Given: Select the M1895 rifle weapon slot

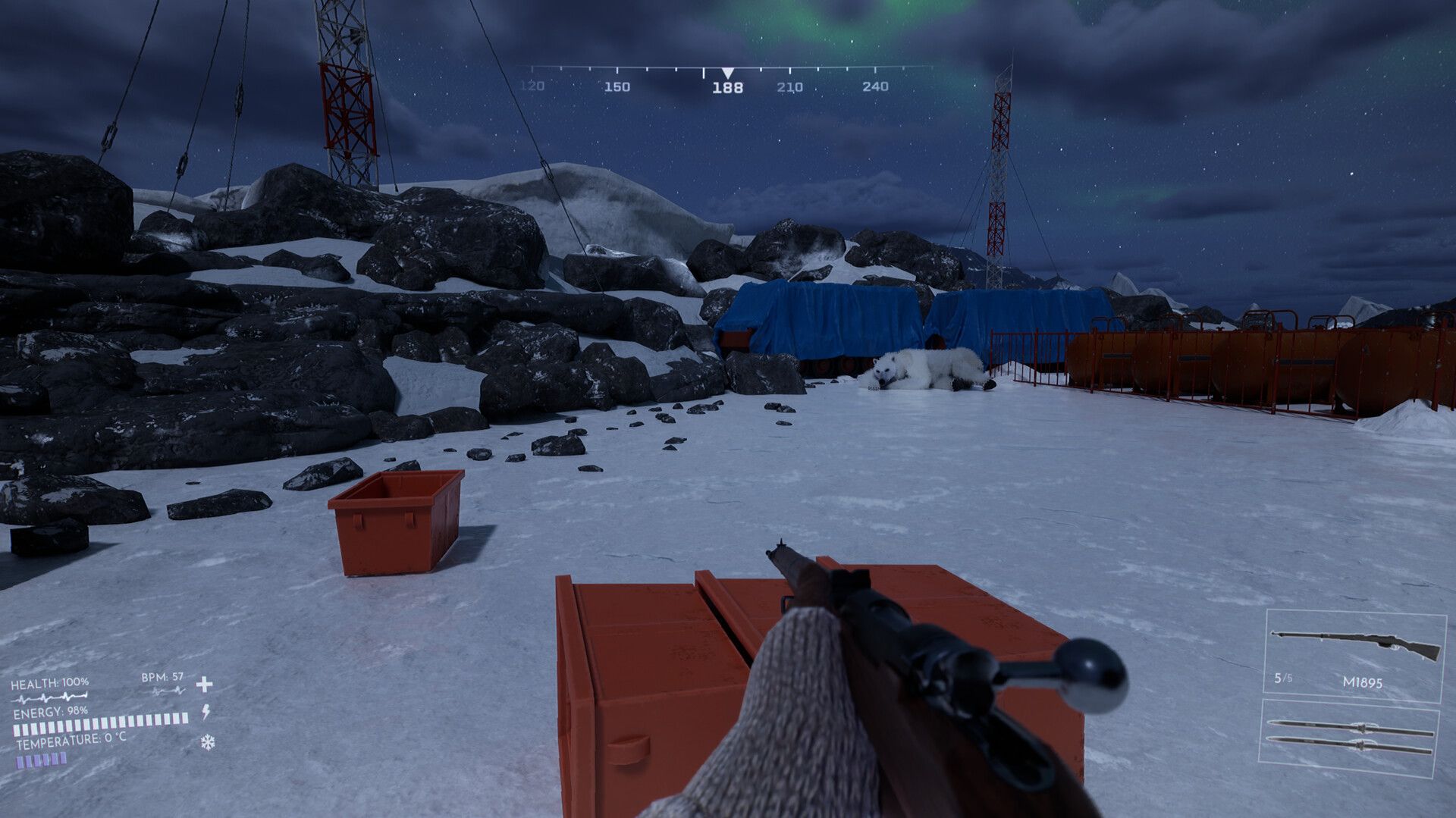Looking at the screenshot, I should [x=1354, y=657].
